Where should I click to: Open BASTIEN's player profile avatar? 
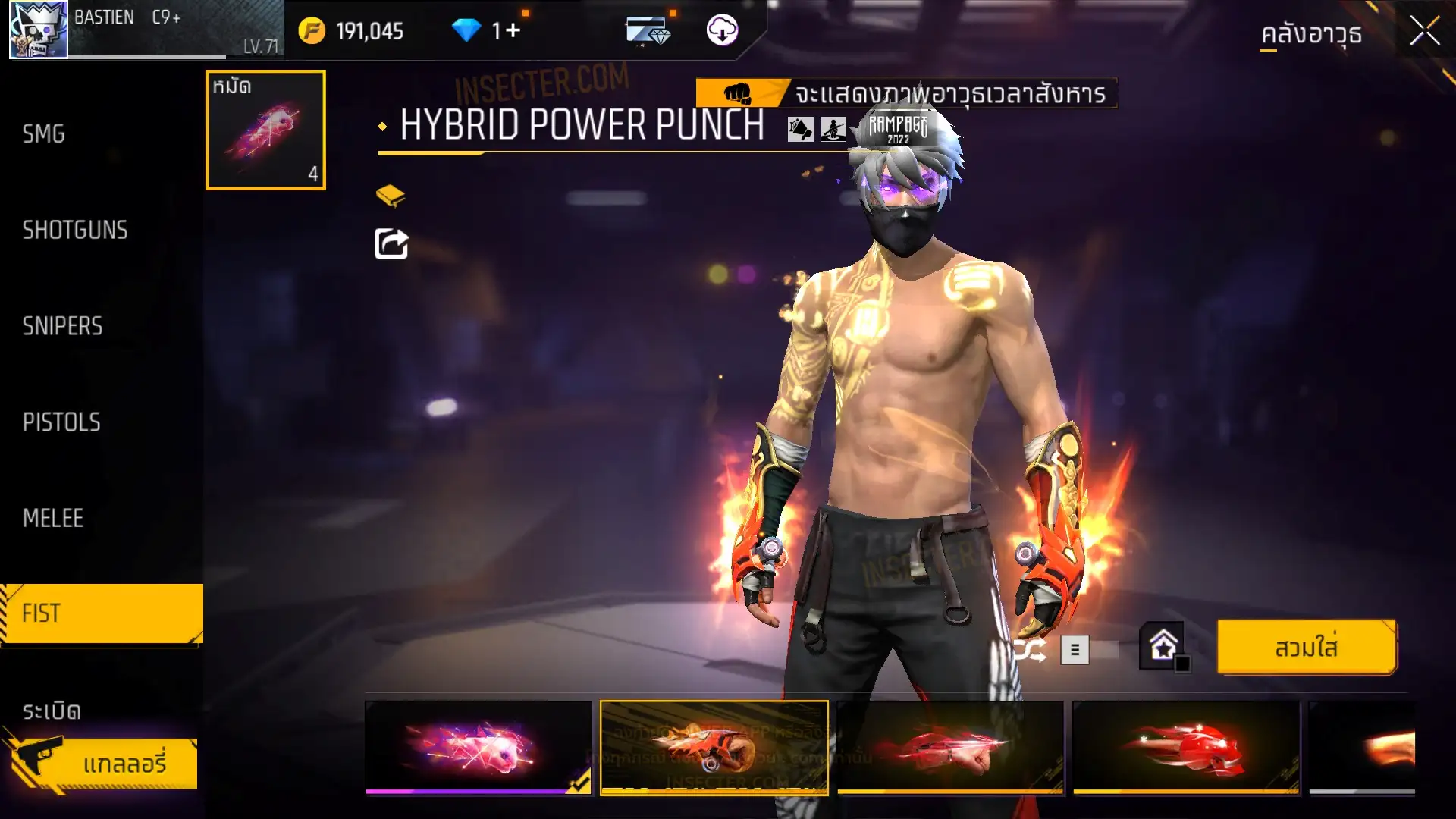(38, 30)
